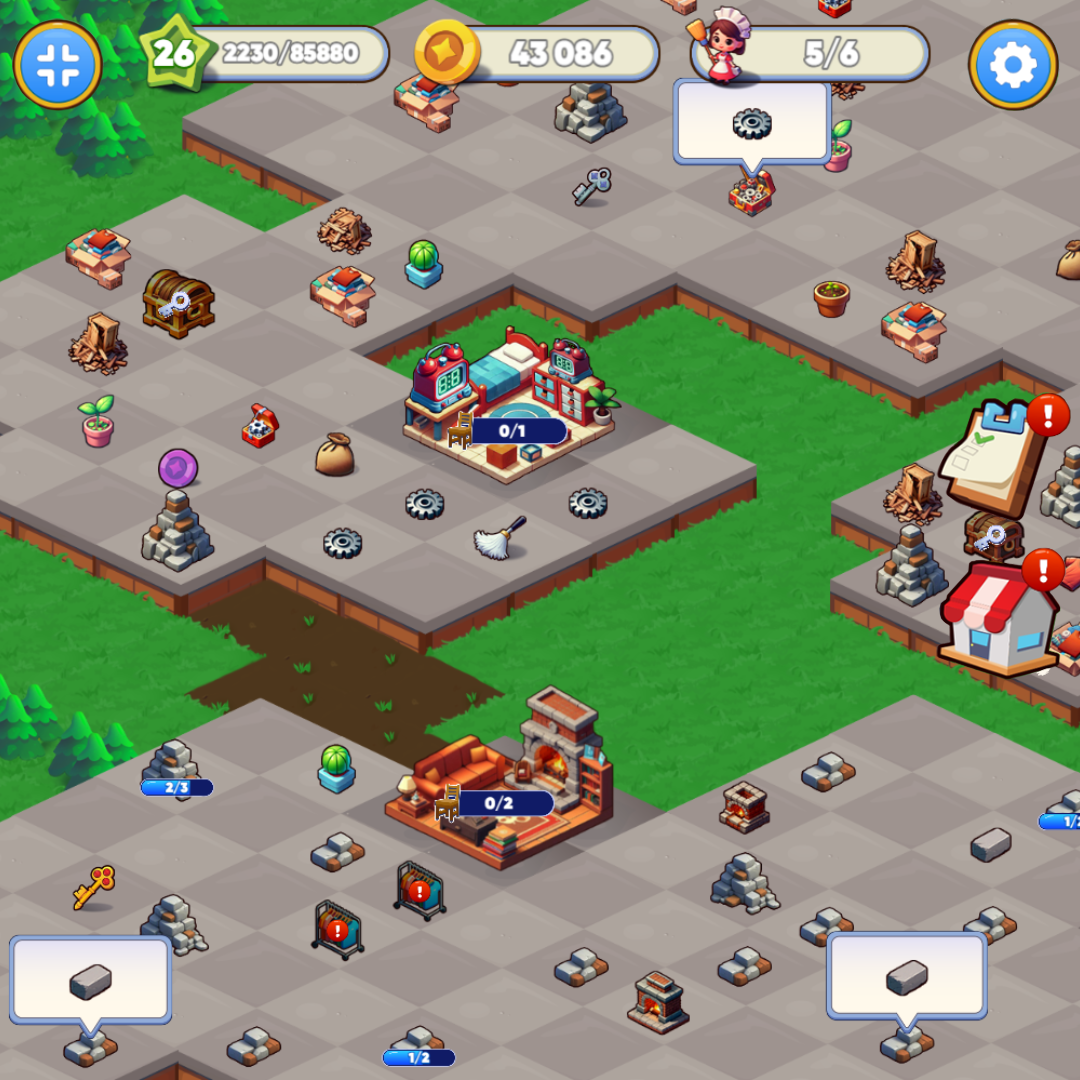Open the shop house icon
This screenshot has height=1080, width=1080.
998,620
